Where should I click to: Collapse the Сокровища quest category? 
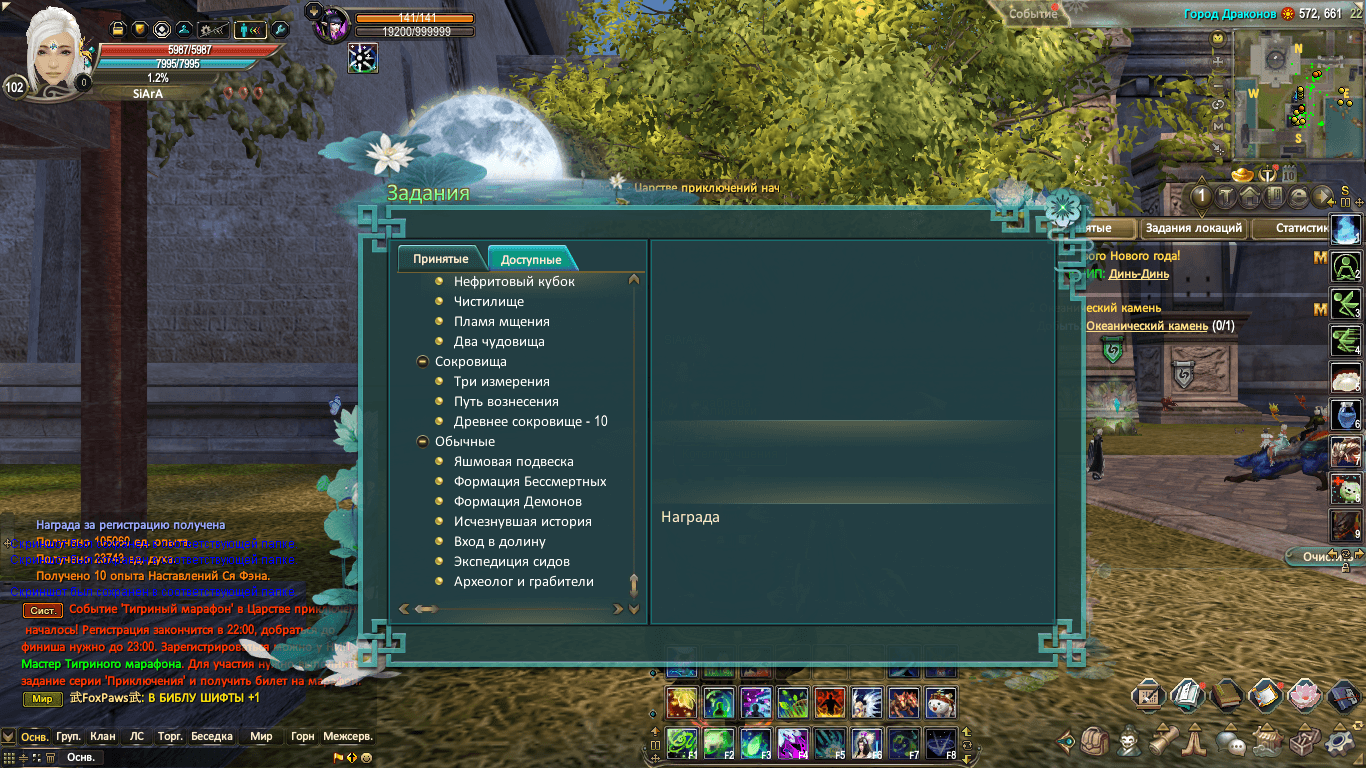point(423,362)
